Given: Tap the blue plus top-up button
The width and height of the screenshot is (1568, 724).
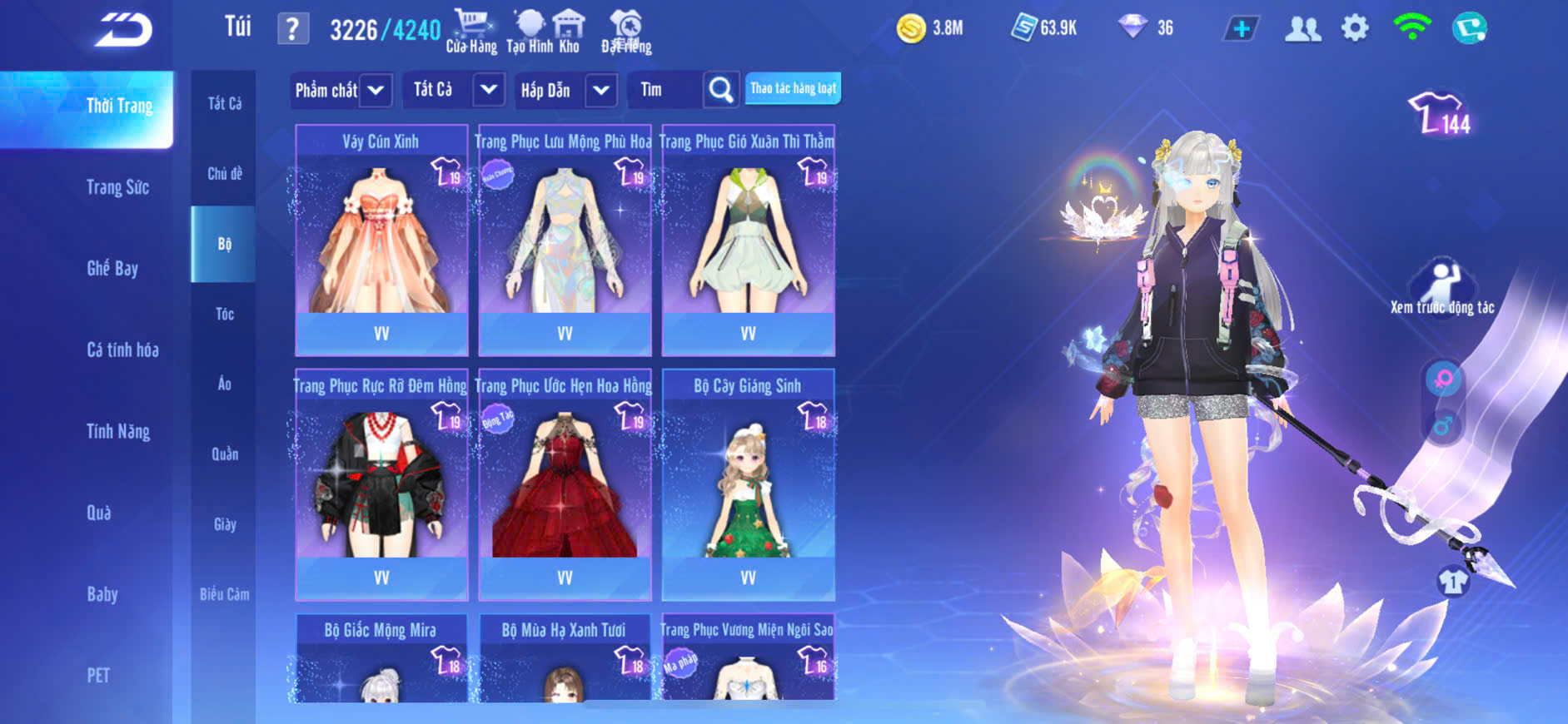Looking at the screenshot, I should pos(1241,29).
